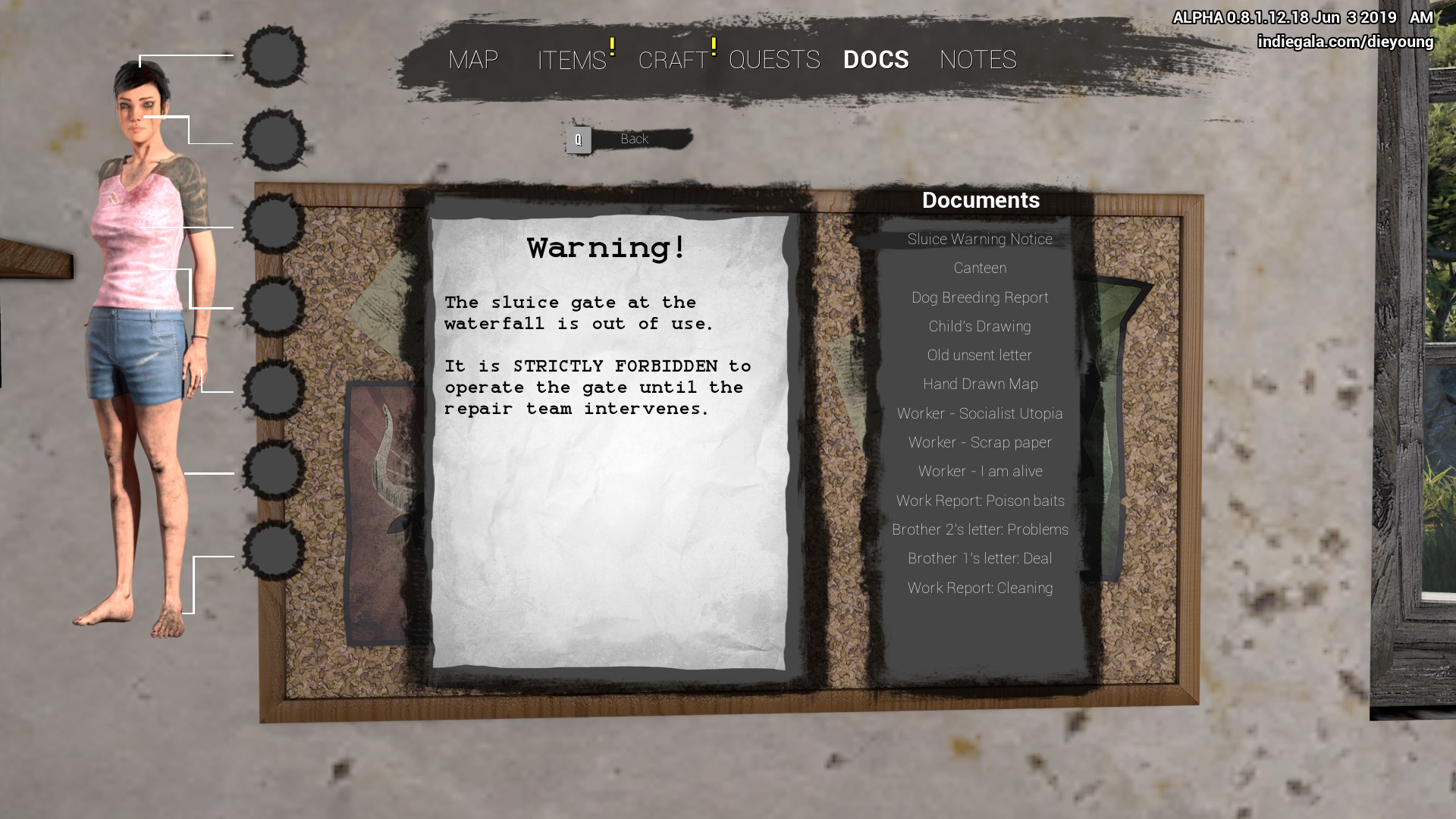Open Work Report: Poison baits
This screenshot has width=1456, height=819.
point(980,501)
